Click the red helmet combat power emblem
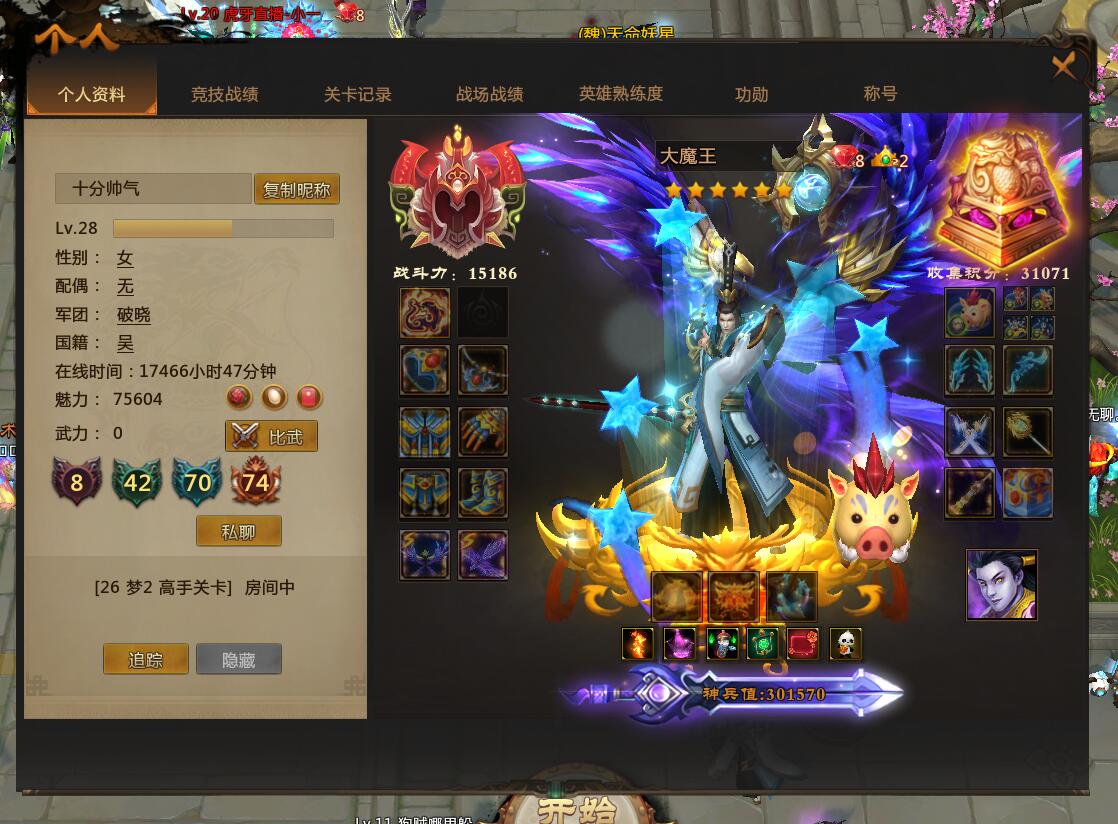The image size is (1118, 824). pos(457,199)
